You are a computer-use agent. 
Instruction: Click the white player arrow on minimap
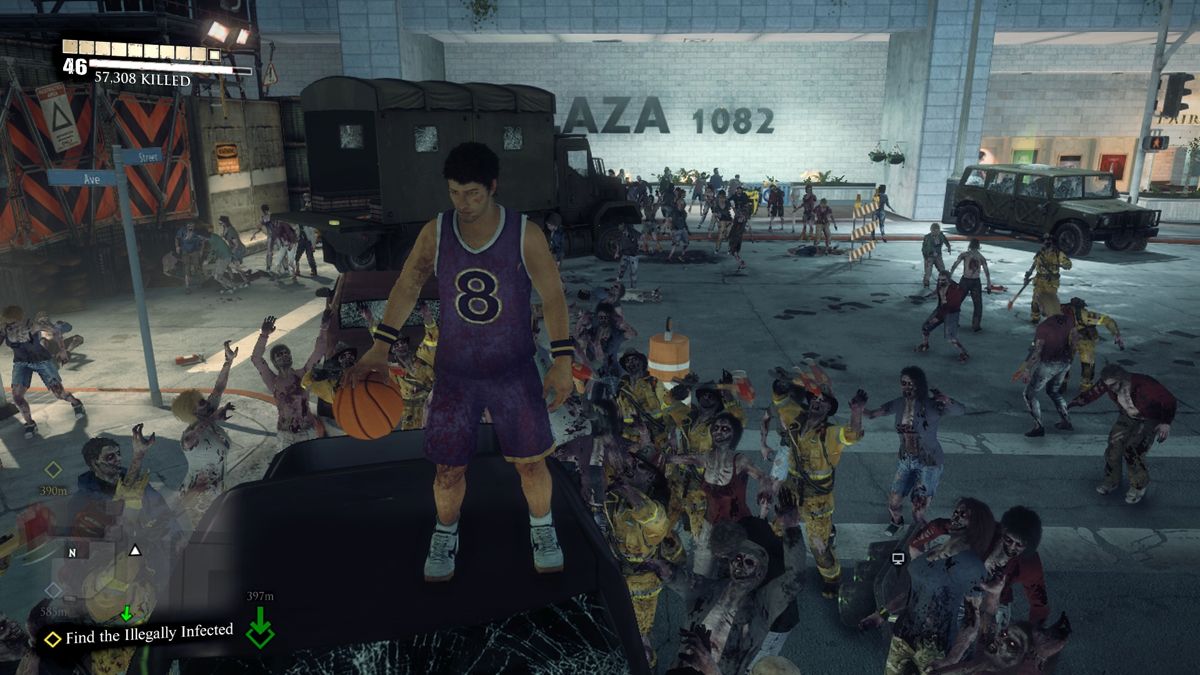[135, 550]
